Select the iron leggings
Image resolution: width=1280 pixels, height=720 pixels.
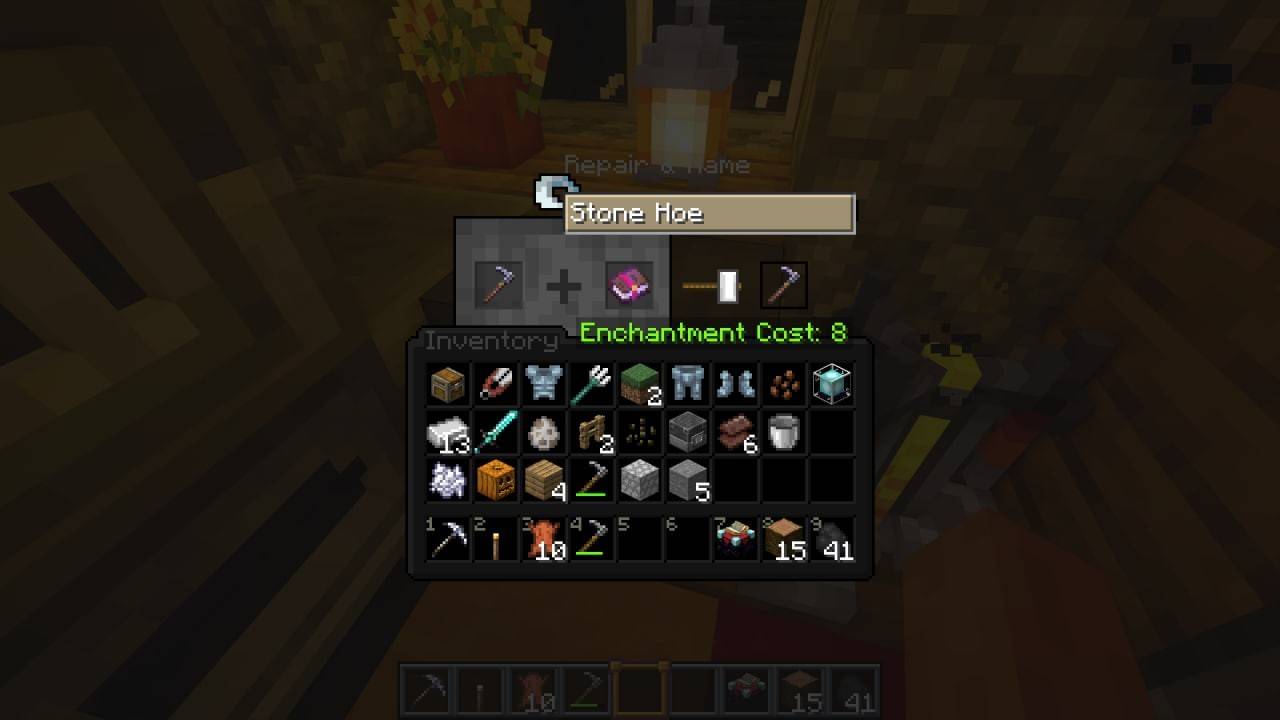click(687, 383)
